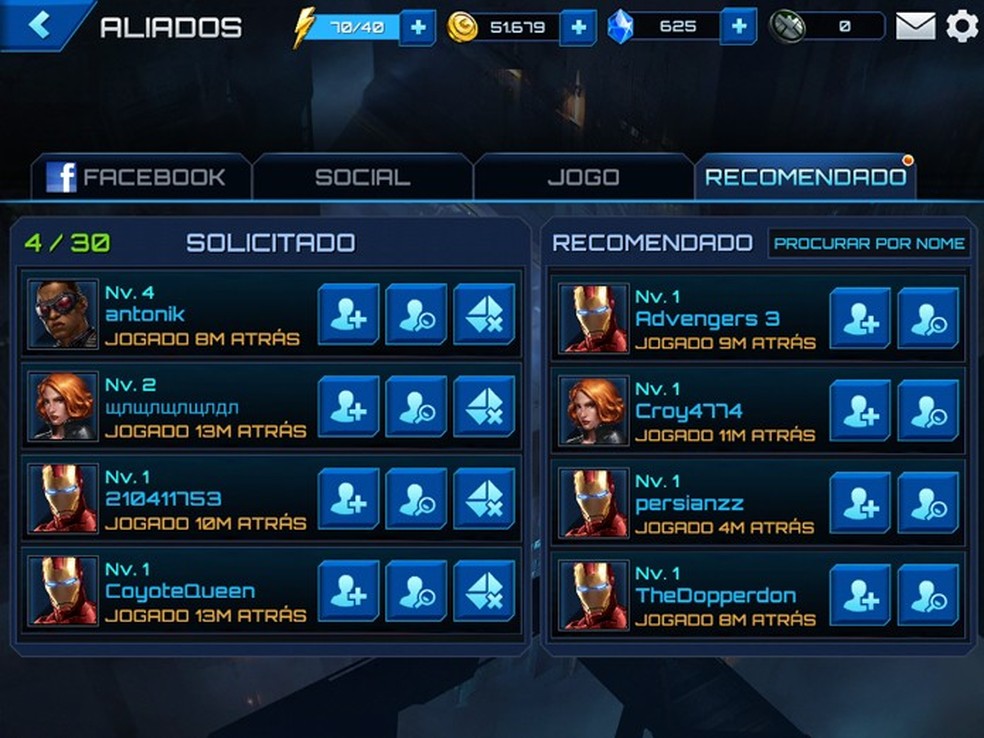Screen dimensions: 984x738
Task: Select the Croy4774 Black Widow portrait
Action: [x=594, y=411]
